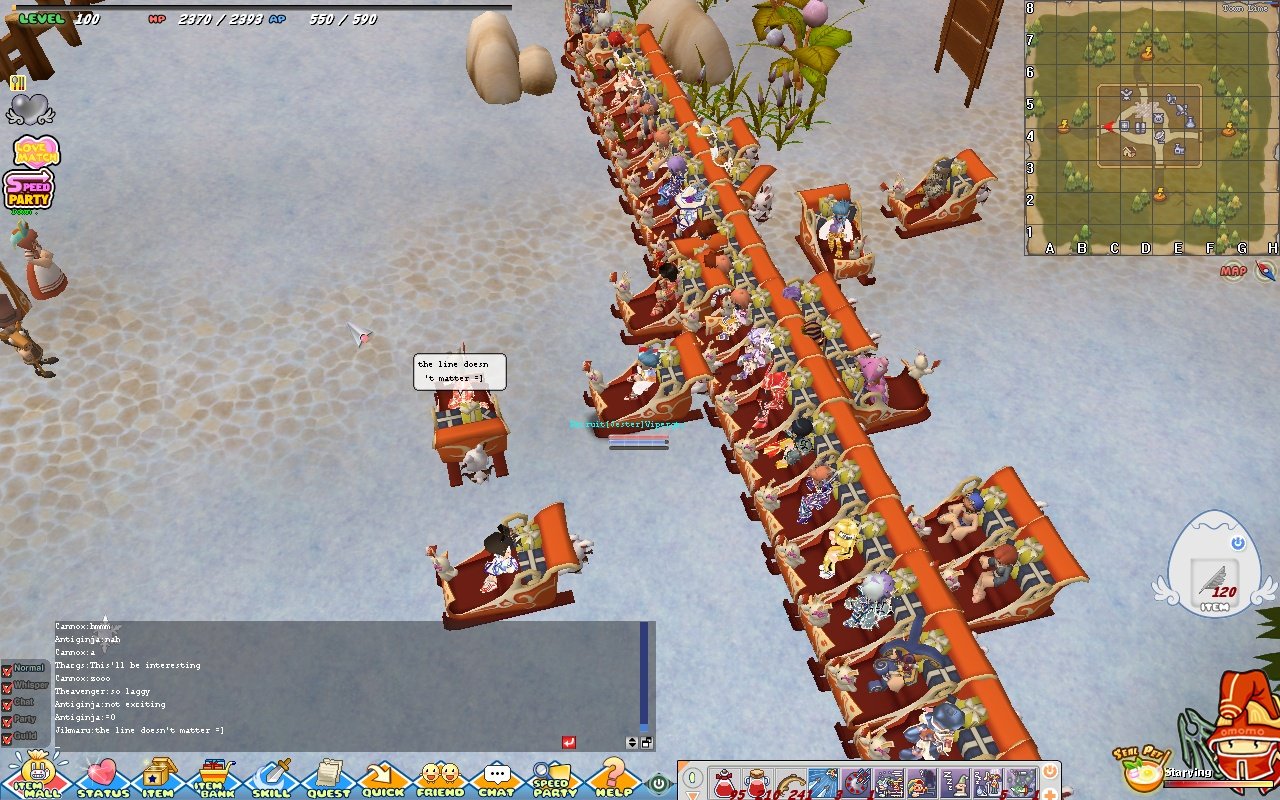The height and width of the screenshot is (800, 1280).
Task: Expand the quickslot bar with the yellow arrow
Action: (x=692, y=795)
